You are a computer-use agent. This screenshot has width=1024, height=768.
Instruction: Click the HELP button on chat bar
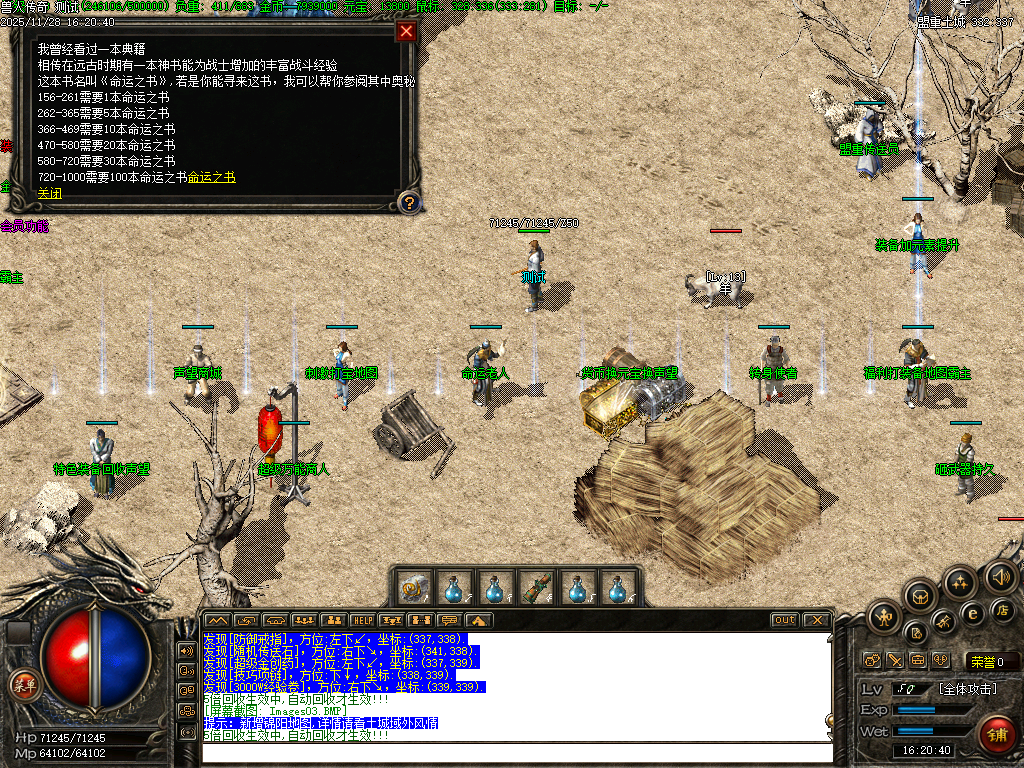(x=362, y=620)
